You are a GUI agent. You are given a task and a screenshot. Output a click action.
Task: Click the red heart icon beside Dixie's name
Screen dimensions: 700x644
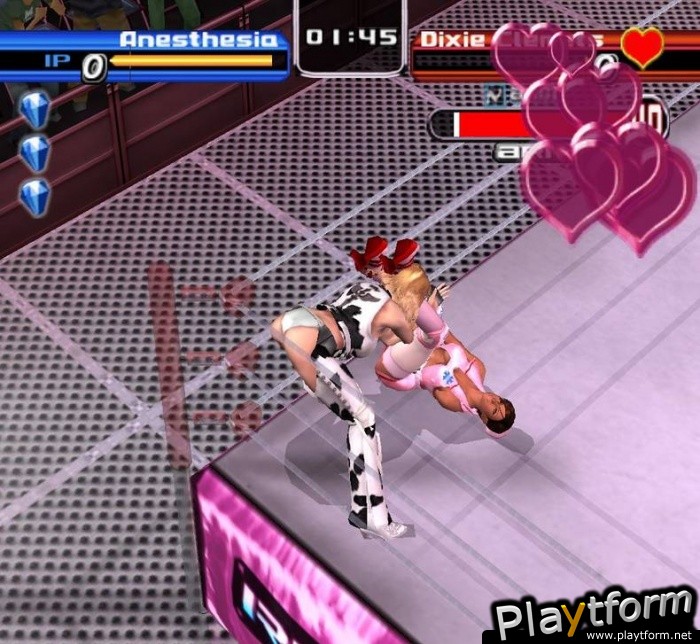[x=641, y=47]
